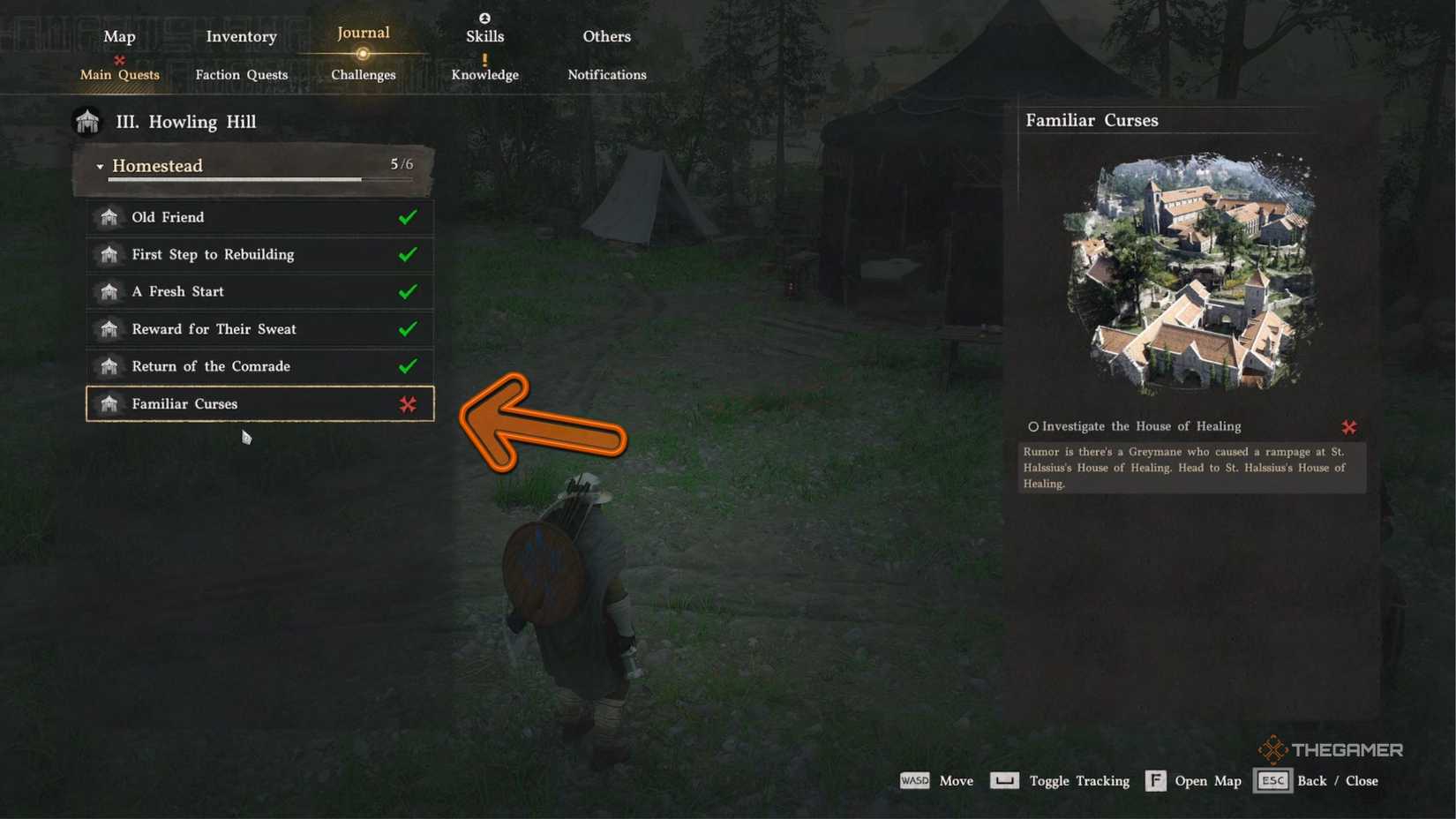Click the ESC key icon near Back / Close
The height and width of the screenshot is (819, 1456).
(1272, 780)
